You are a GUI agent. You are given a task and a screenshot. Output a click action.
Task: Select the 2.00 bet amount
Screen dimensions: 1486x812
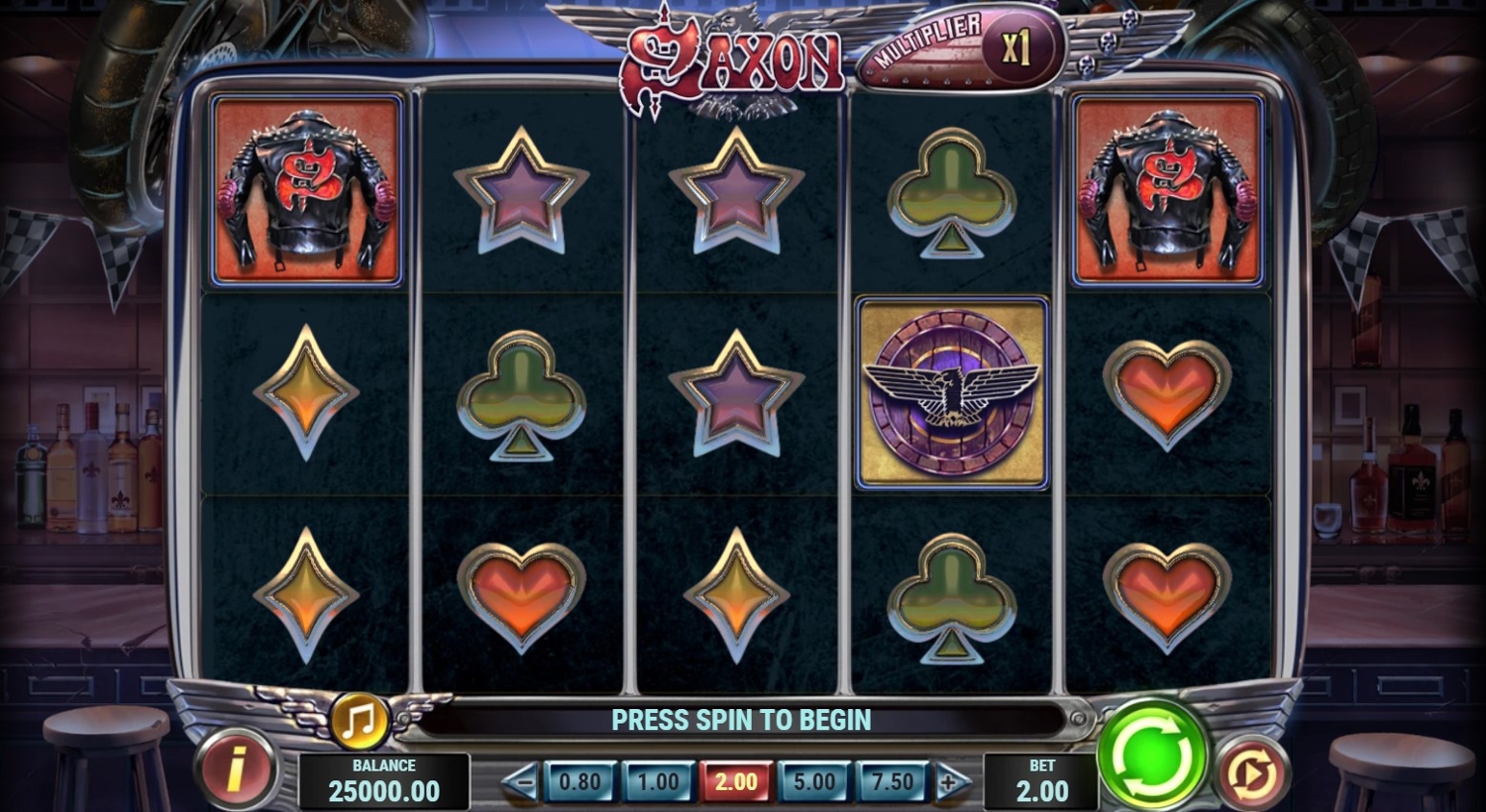[x=736, y=782]
